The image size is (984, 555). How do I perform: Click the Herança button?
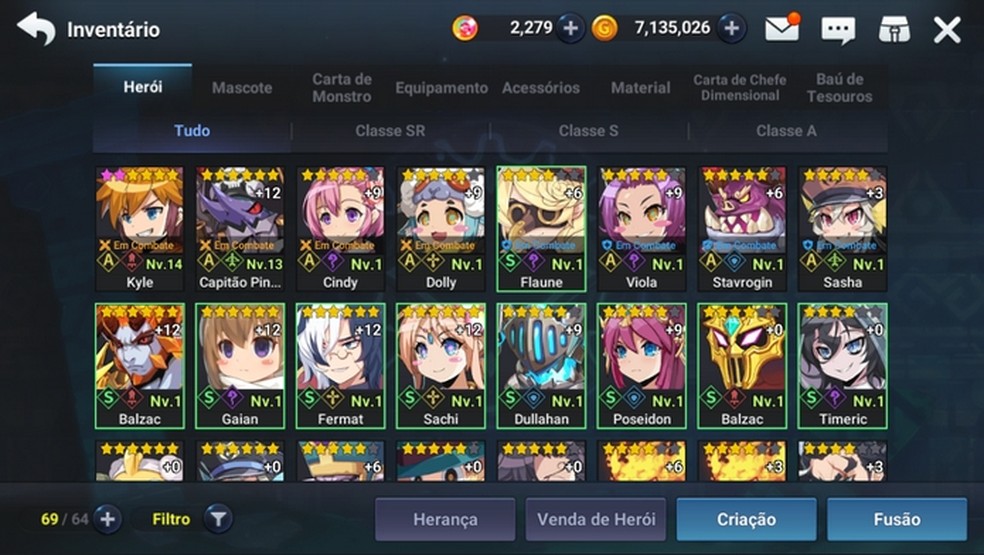(445, 519)
